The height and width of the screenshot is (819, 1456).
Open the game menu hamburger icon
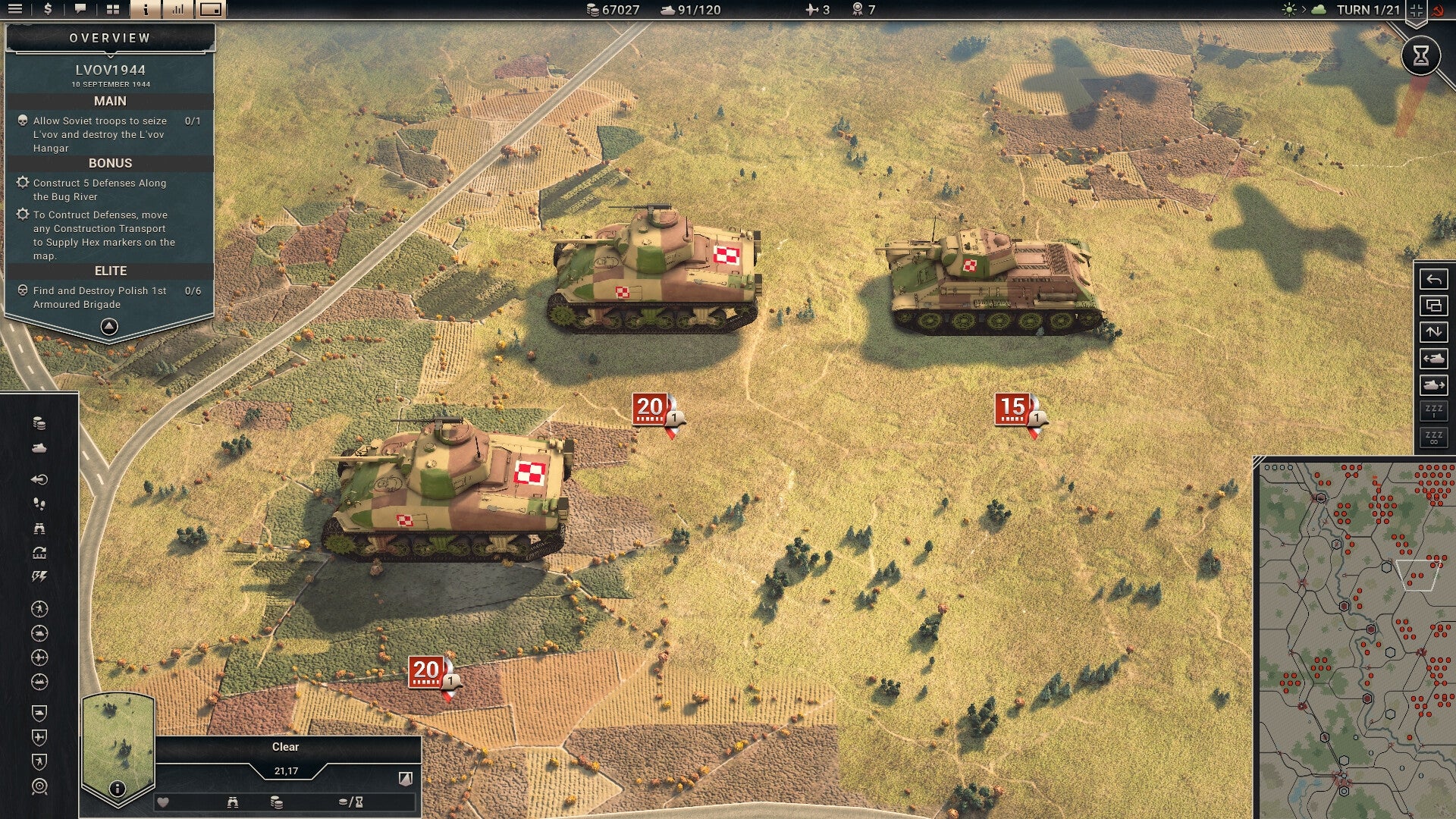click(15, 10)
